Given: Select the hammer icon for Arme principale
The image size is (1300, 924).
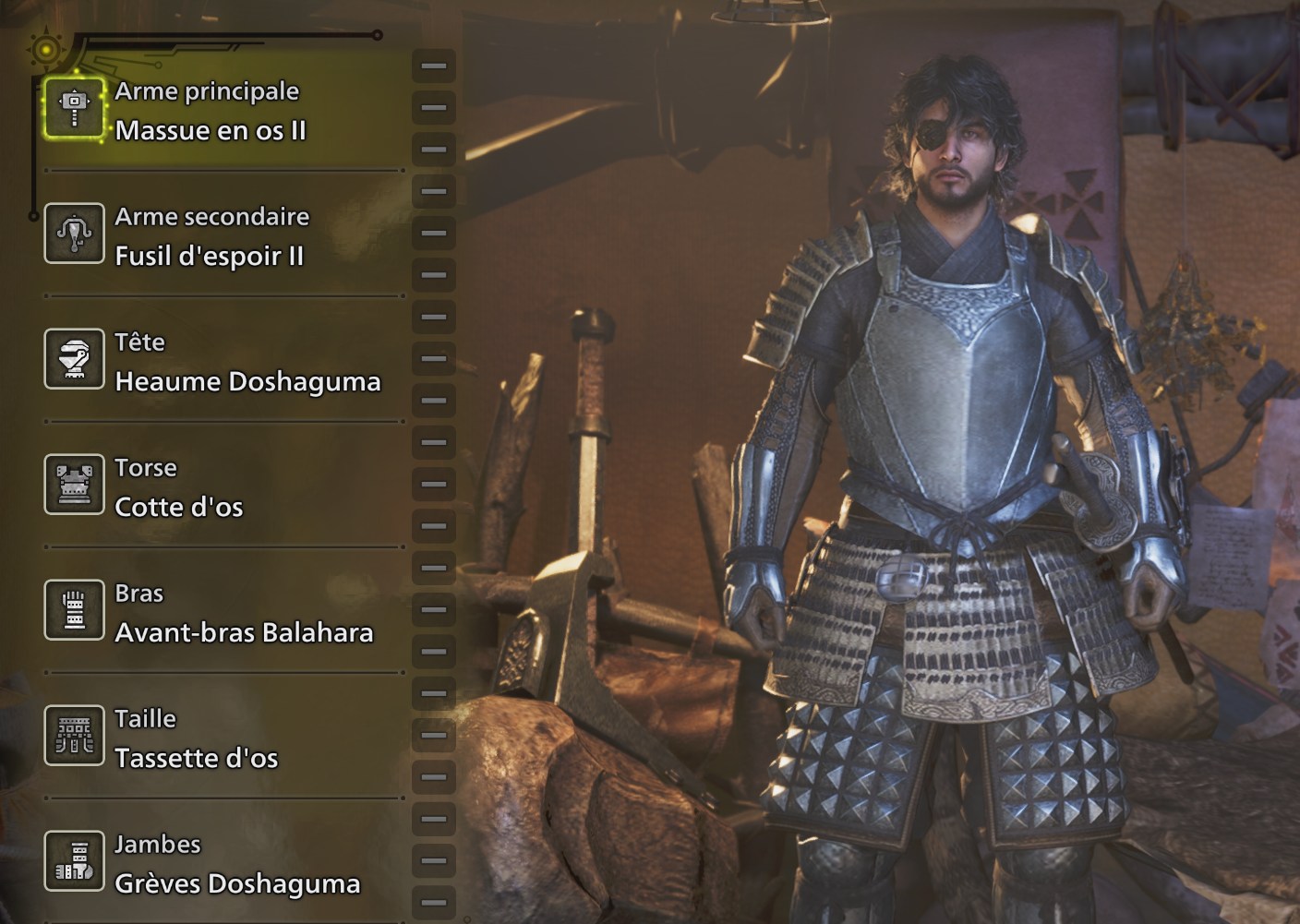Looking at the screenshot, I should (74, 108).
